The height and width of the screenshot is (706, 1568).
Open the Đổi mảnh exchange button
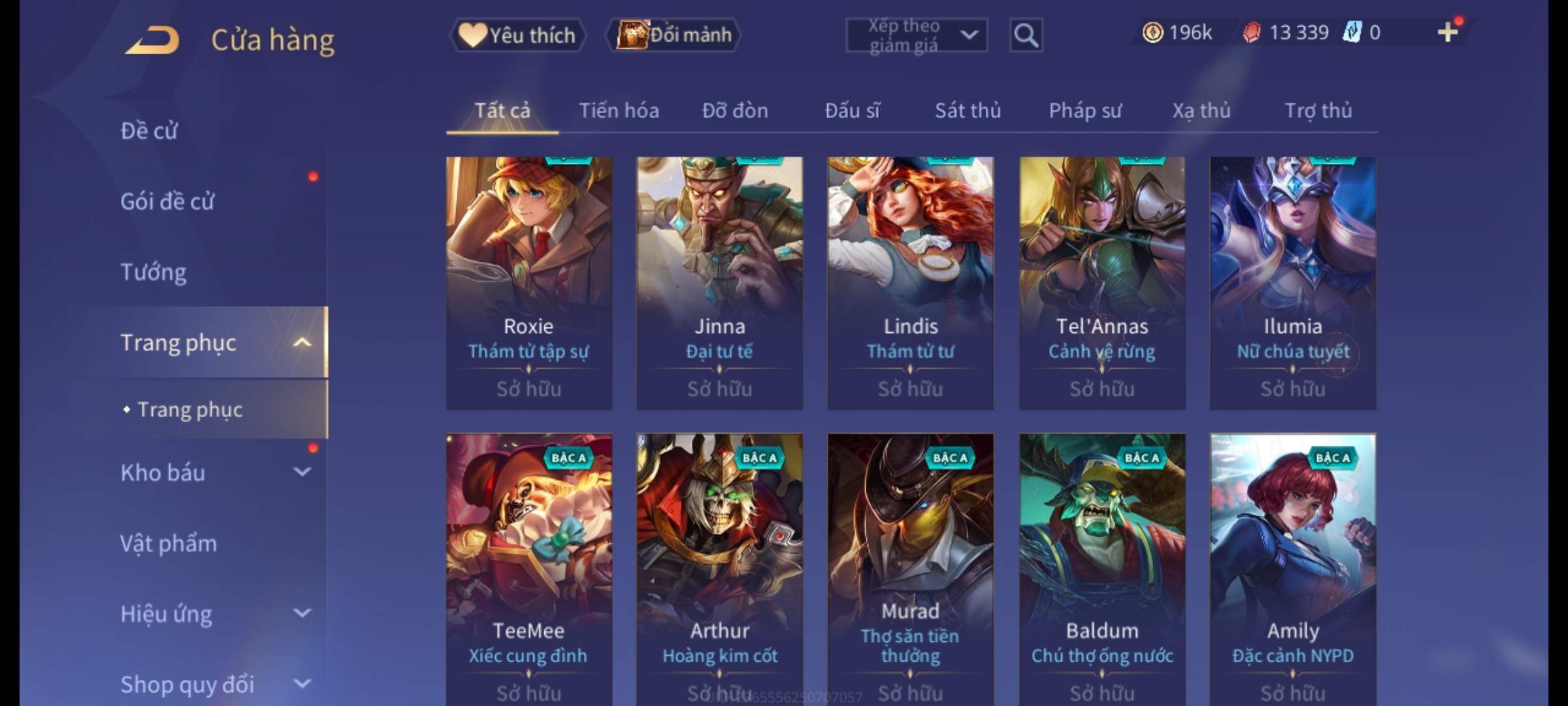click(x=674, y=35)
